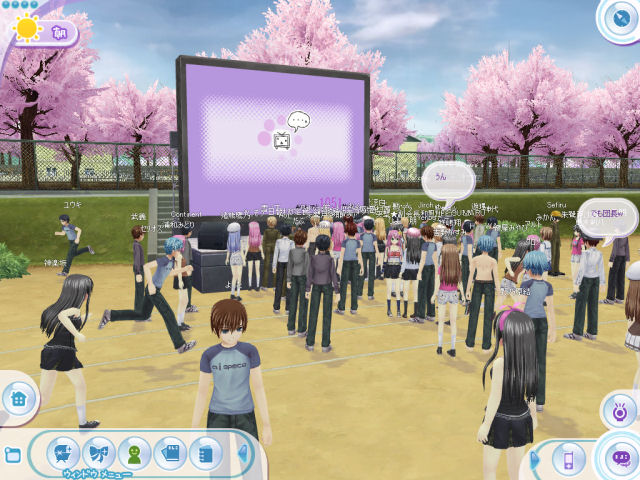Open the compass navigation button
This screenshot has width=640, height=480.
620,17
